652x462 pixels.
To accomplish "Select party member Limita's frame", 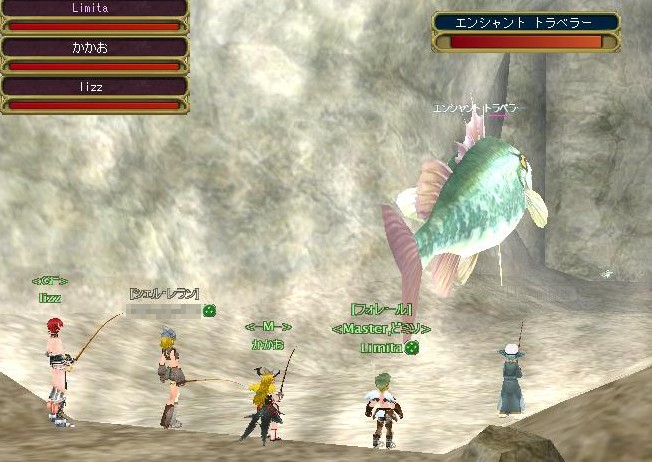I will point(94,15).
